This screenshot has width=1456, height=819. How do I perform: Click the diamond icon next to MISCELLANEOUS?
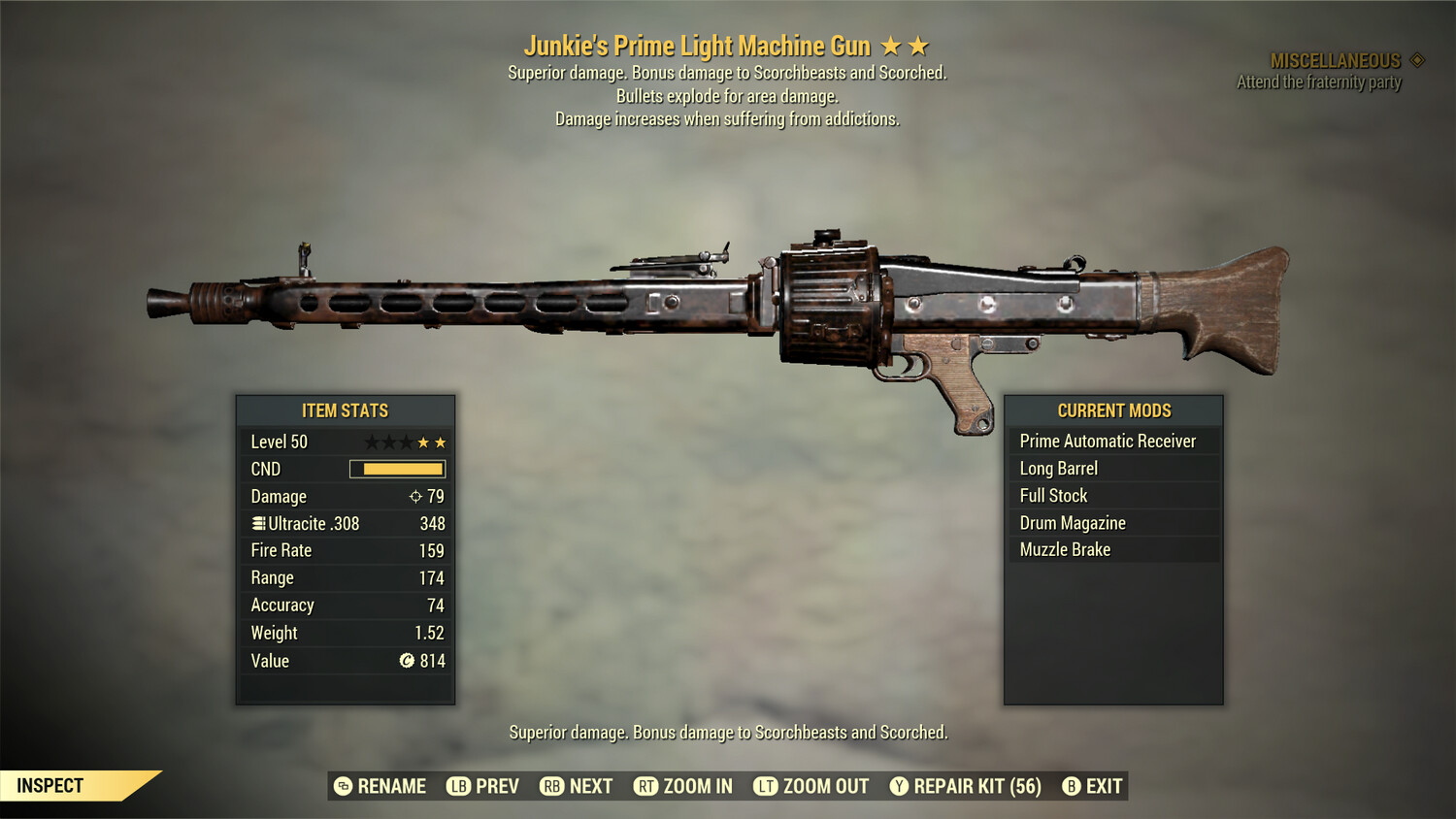1415,58
